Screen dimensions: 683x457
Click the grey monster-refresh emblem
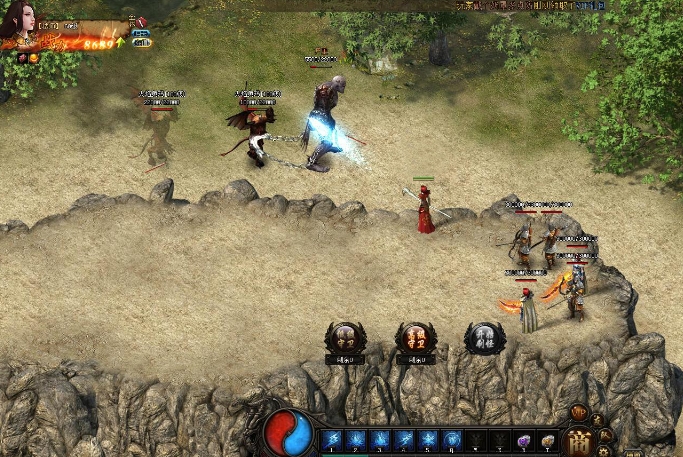click(x=484, y=338)
